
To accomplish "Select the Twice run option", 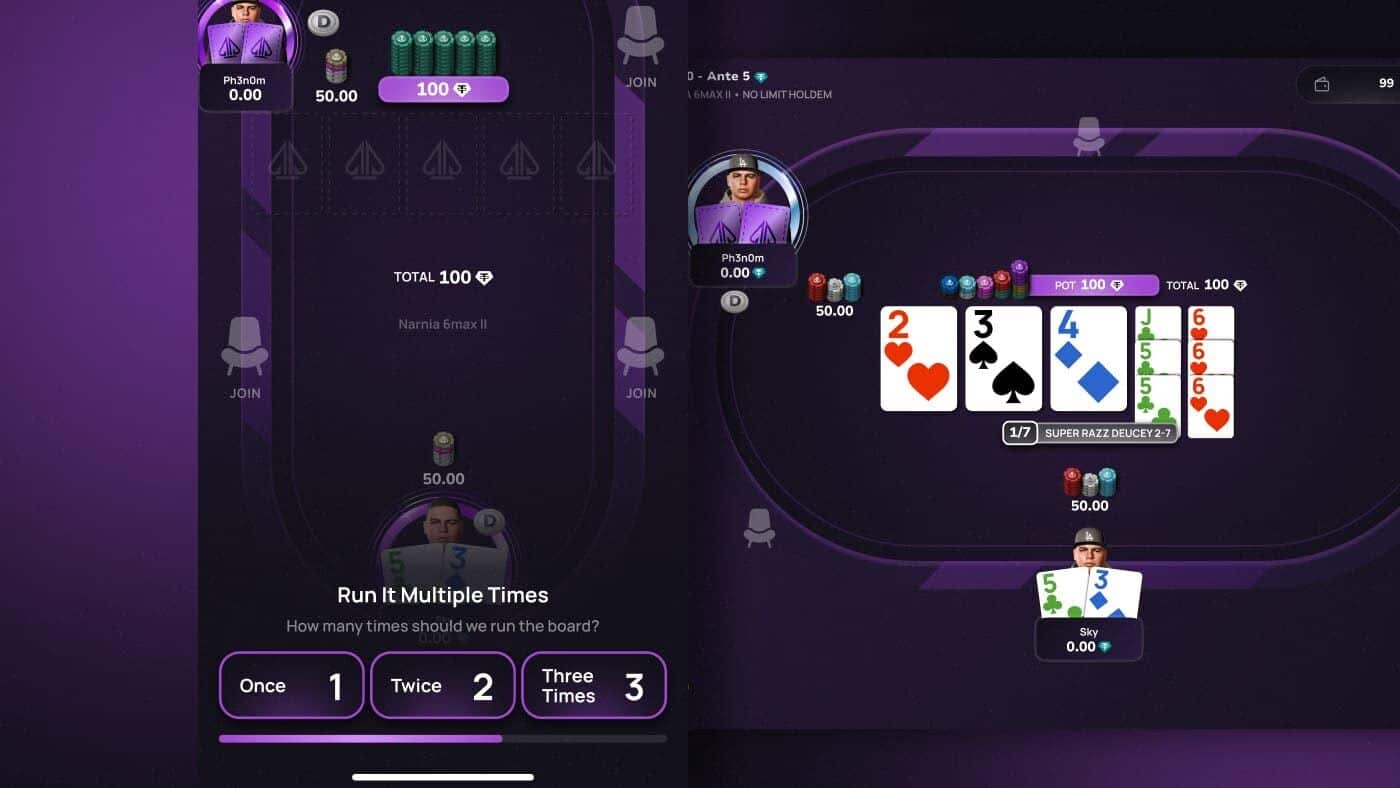I will coord(442,685).
